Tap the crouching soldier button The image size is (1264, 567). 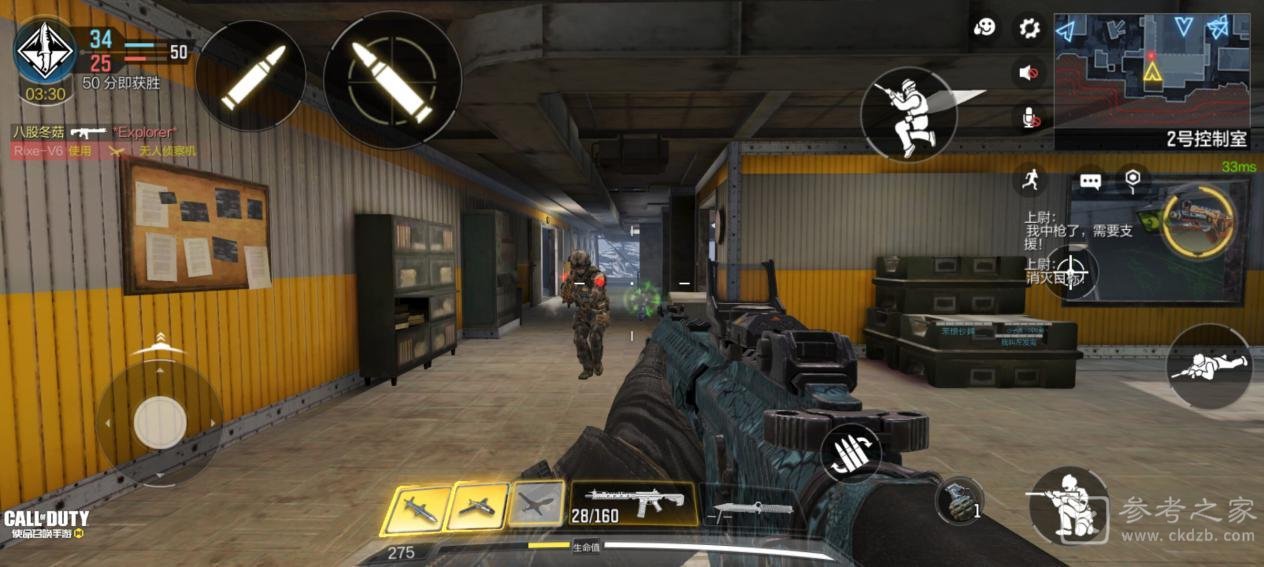coord(1067,505)
